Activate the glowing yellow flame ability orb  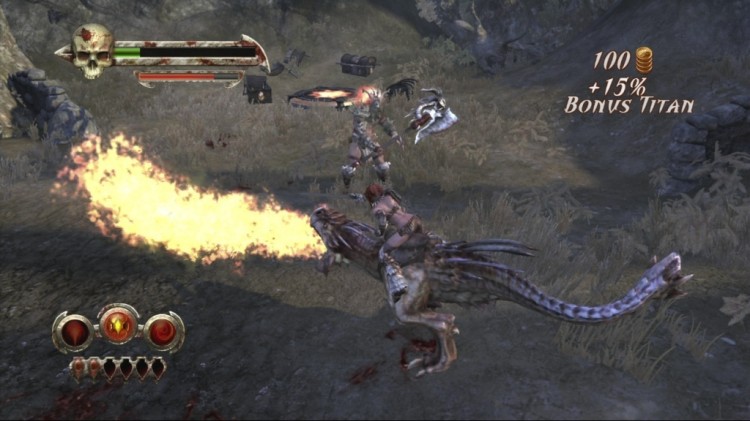(119, 325)
